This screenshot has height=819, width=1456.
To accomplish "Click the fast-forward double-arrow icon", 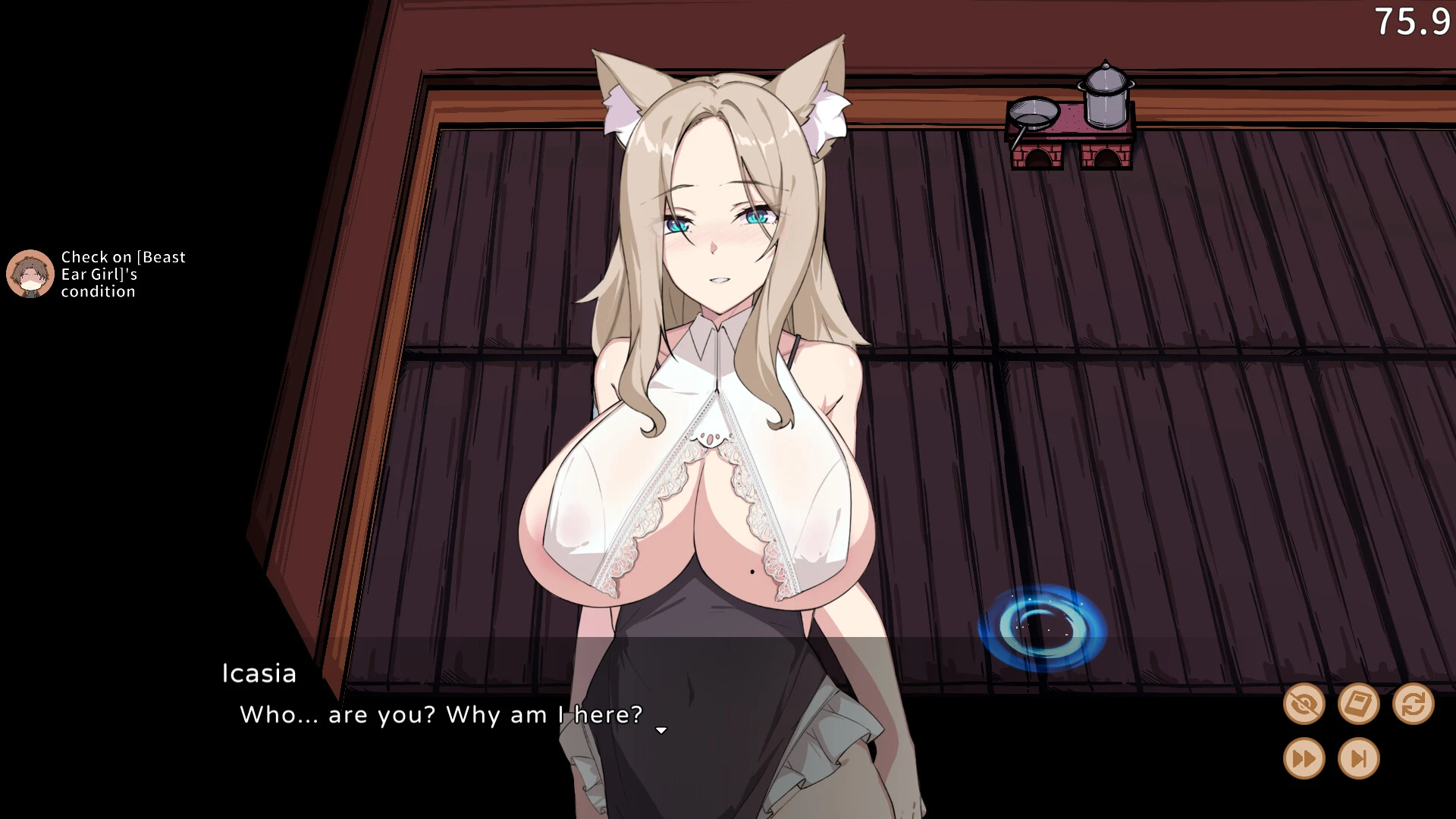I will tap(1306, 758).
